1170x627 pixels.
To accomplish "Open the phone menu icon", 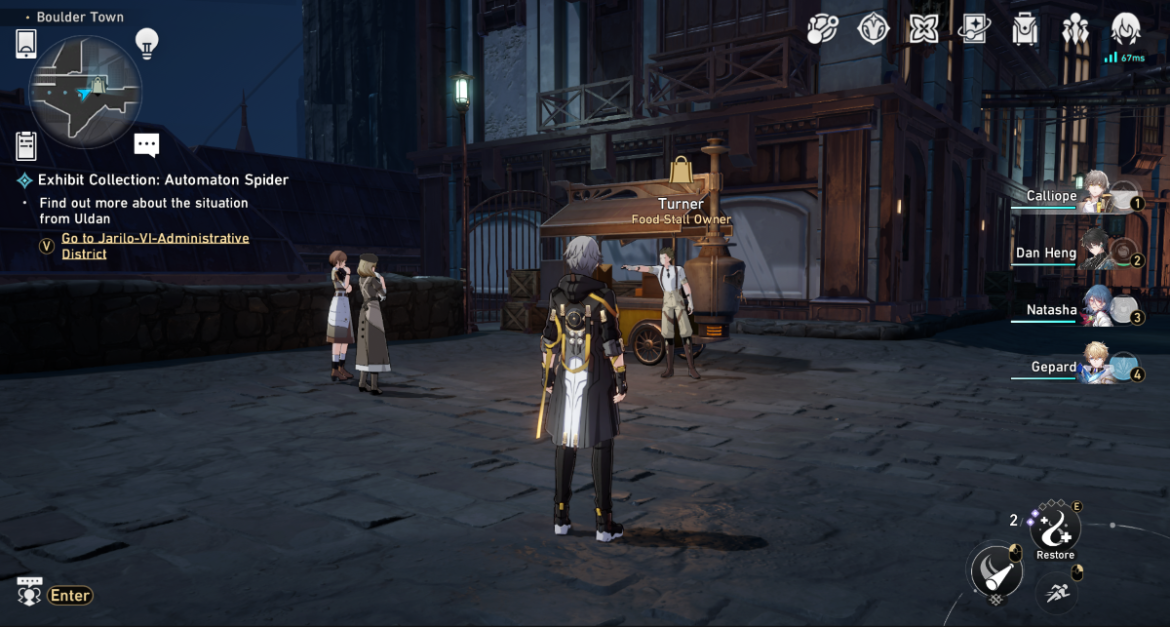I will point(26,43).
